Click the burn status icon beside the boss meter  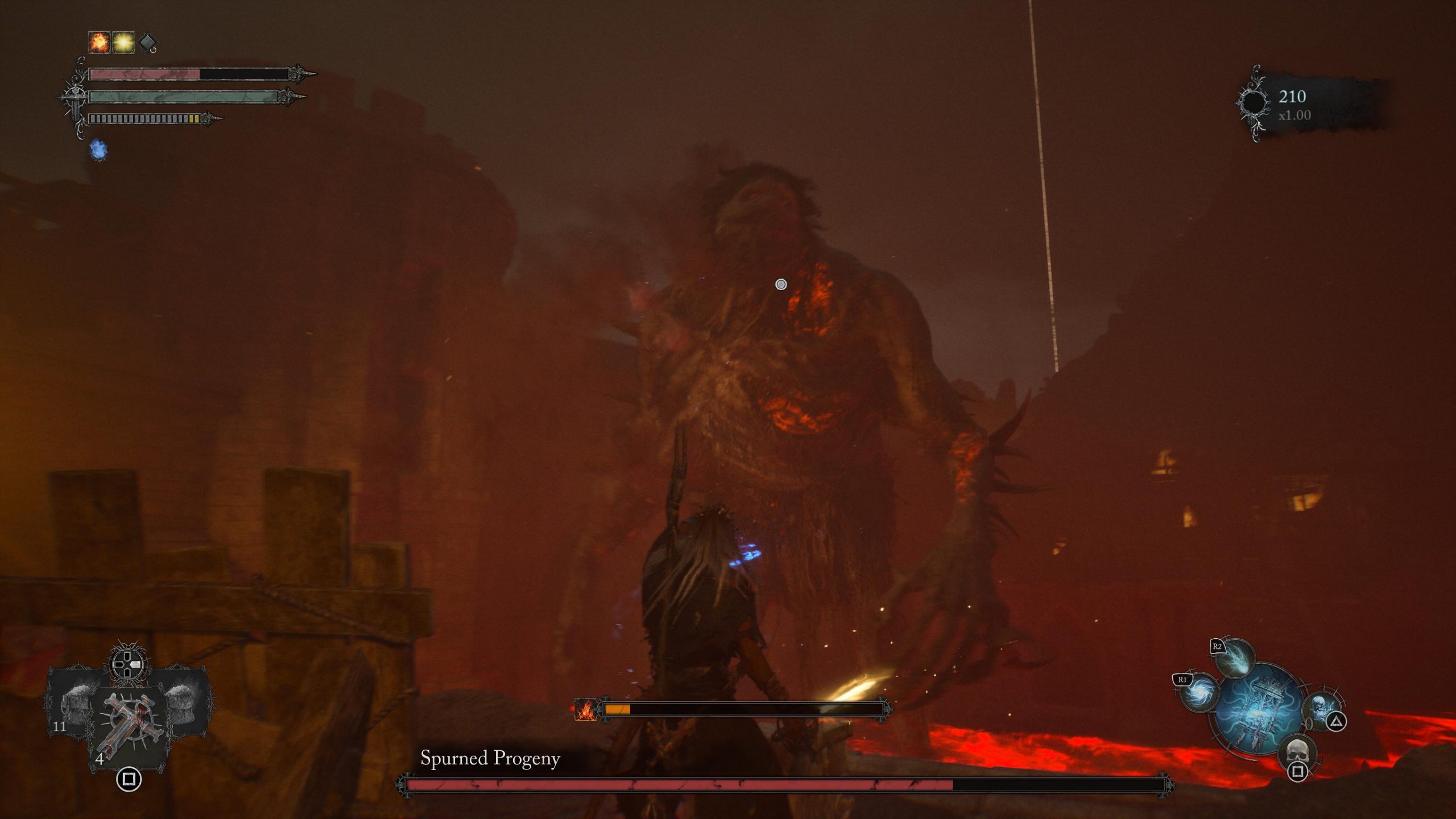(x=585, y=709)
